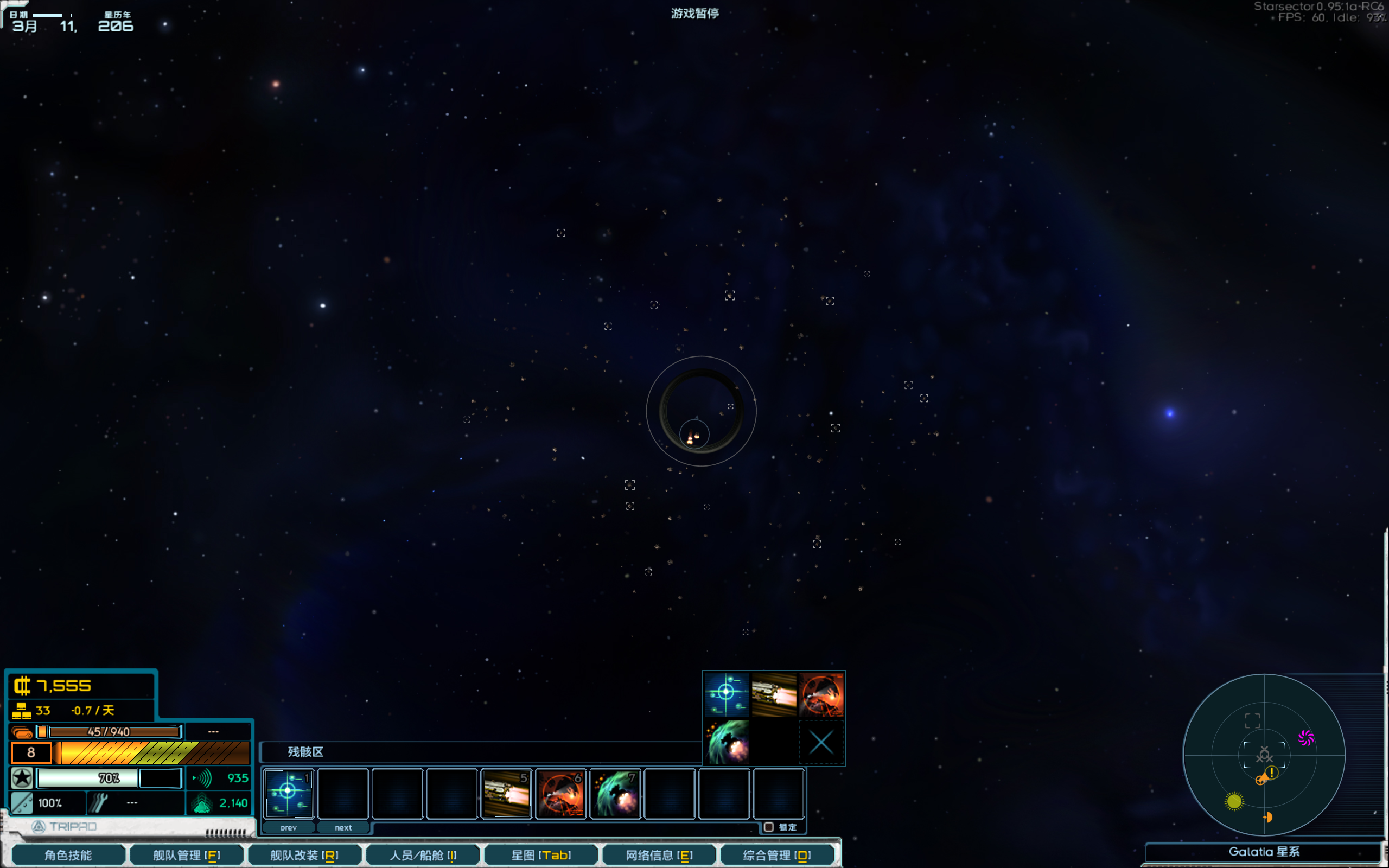
Task: Open the 网络信息 intel screen
Action: click(x=658, y=854)
